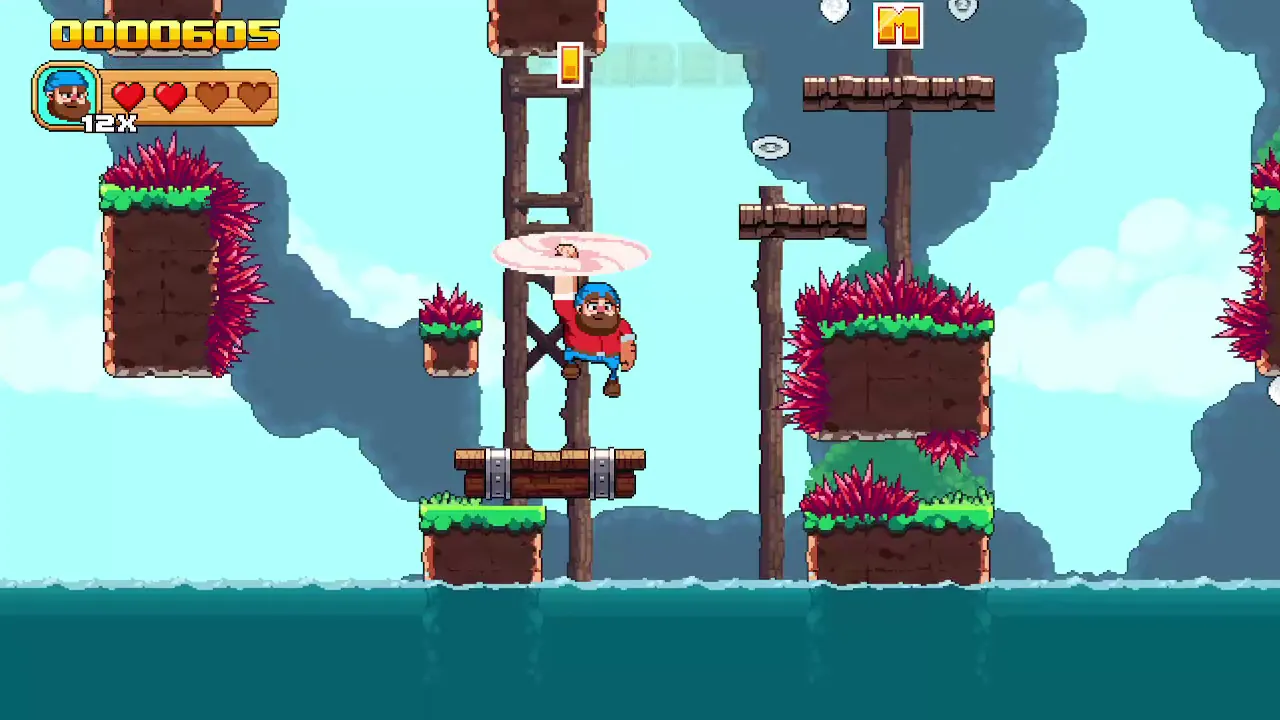Click the second filled red heart
The width and height of the screenshot is (1280, 720).
click(x=170, y=95)
